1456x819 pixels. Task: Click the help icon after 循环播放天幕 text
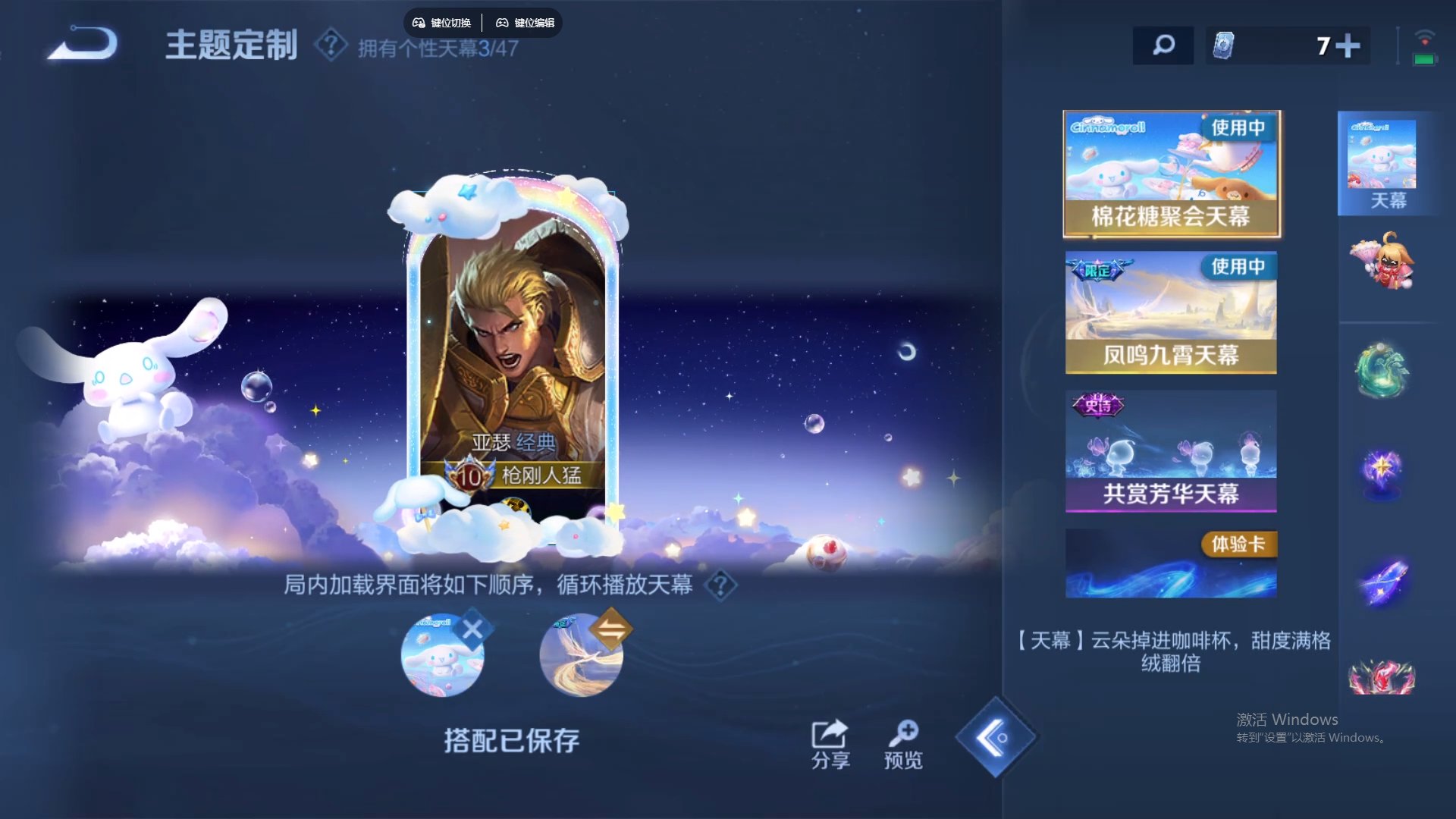pyautogui.click(x=719, y=586)
